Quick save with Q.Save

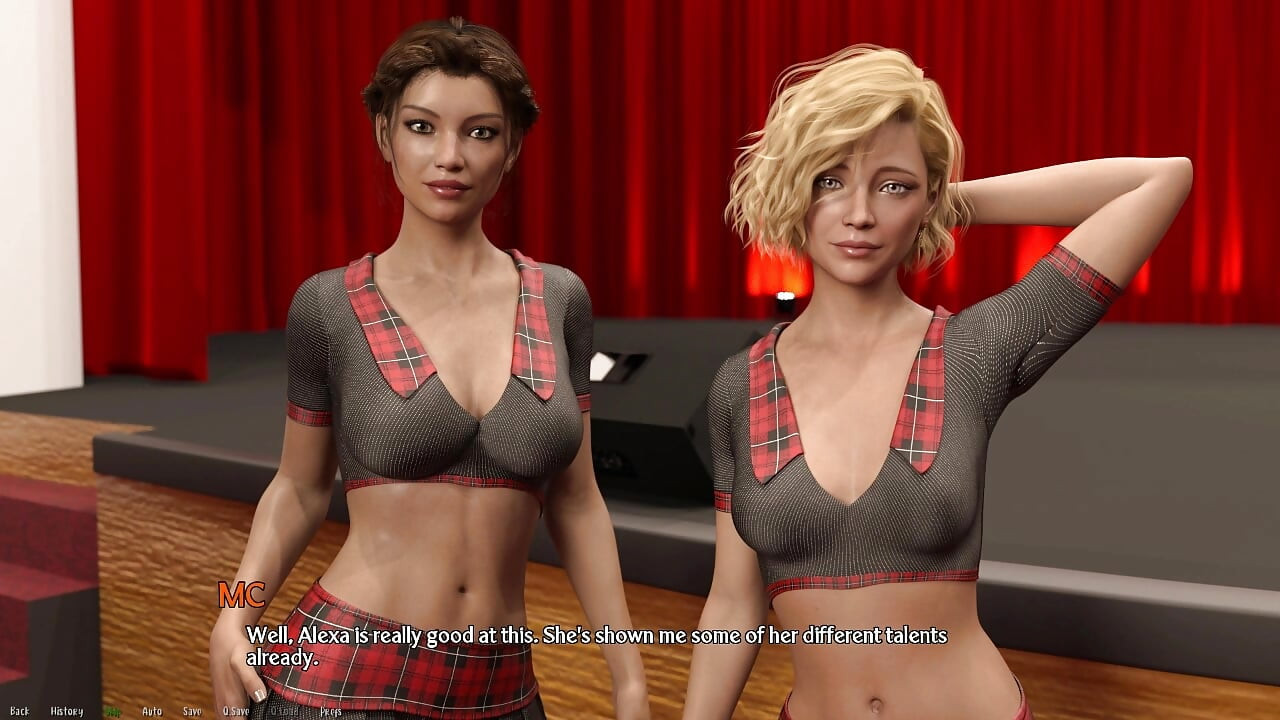tap(236, 711)
